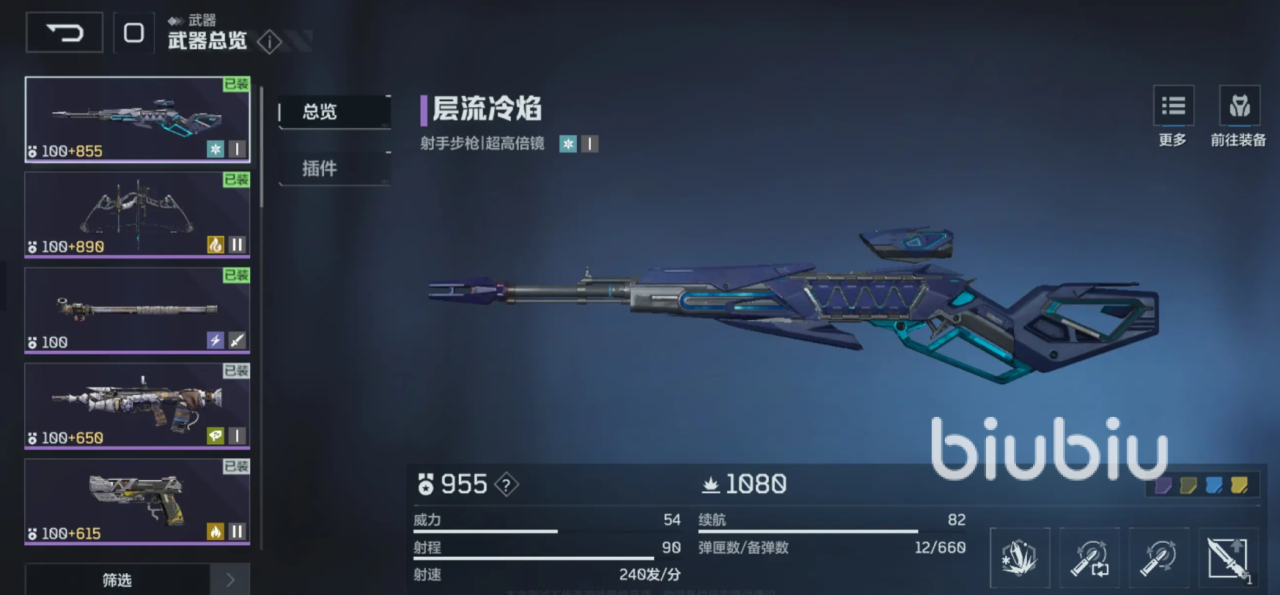Open the weapon overview info diamond icon

[269, 42]
